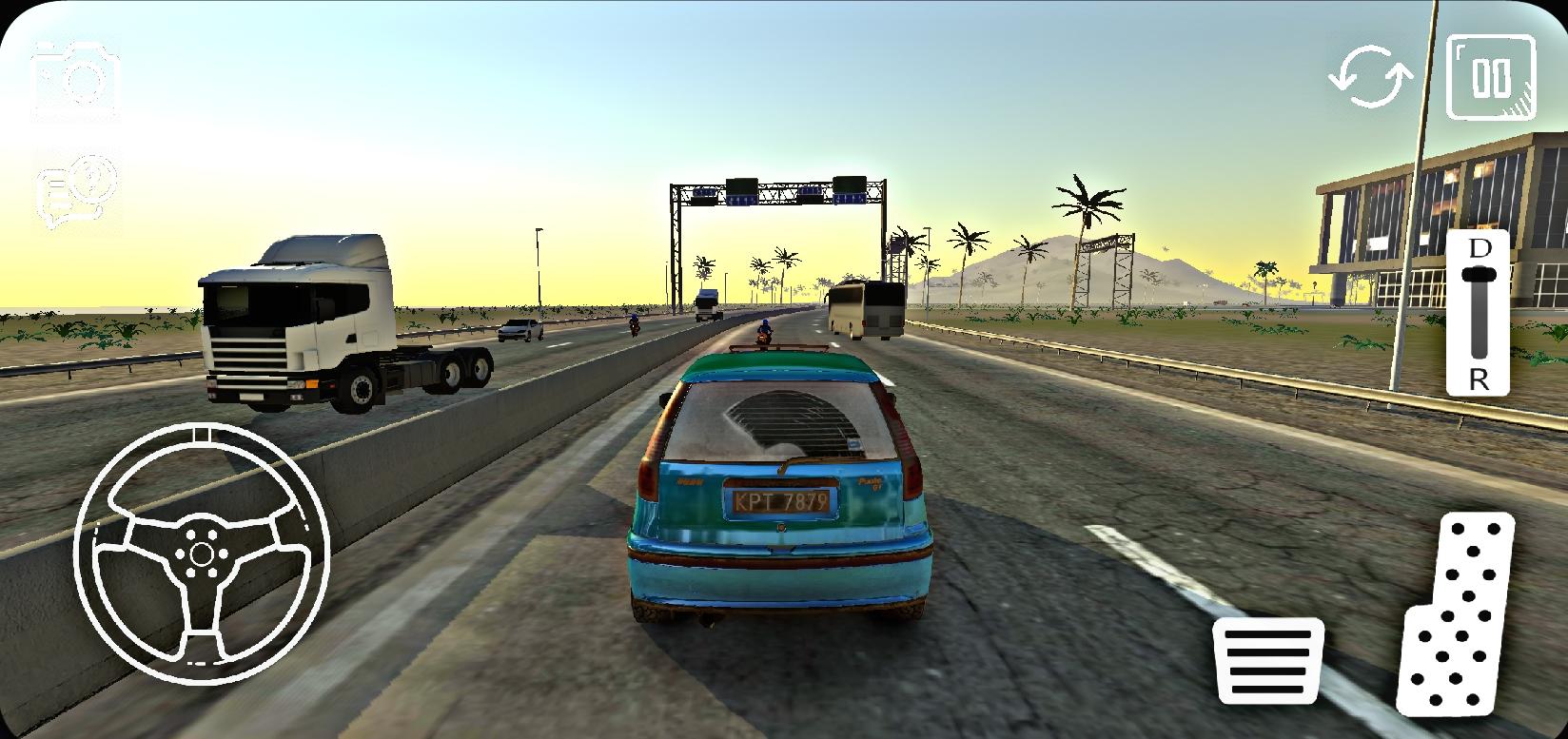Tap the gear shifter knob

[1479, 275]
